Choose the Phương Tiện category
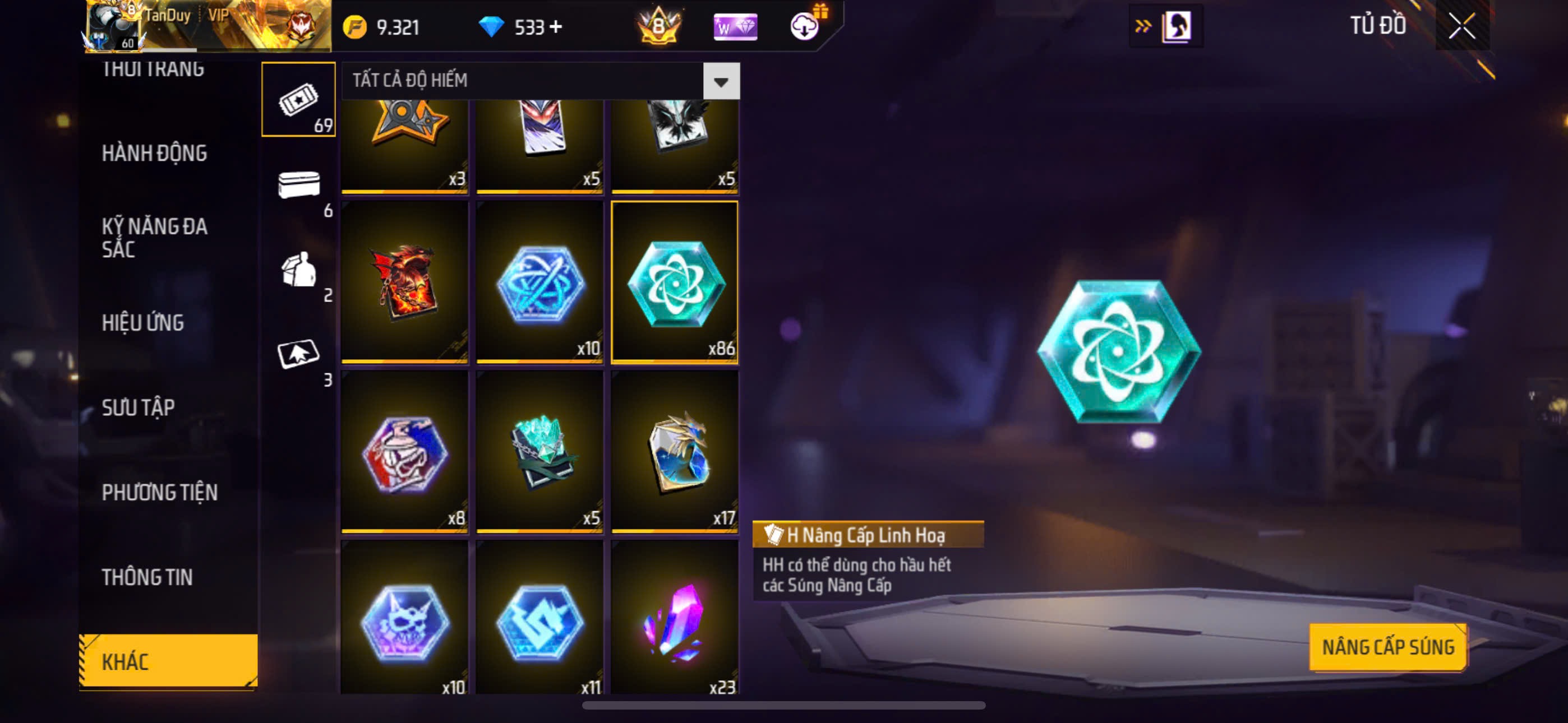Viewport: 1568px width, 723px height. [159, 492]
